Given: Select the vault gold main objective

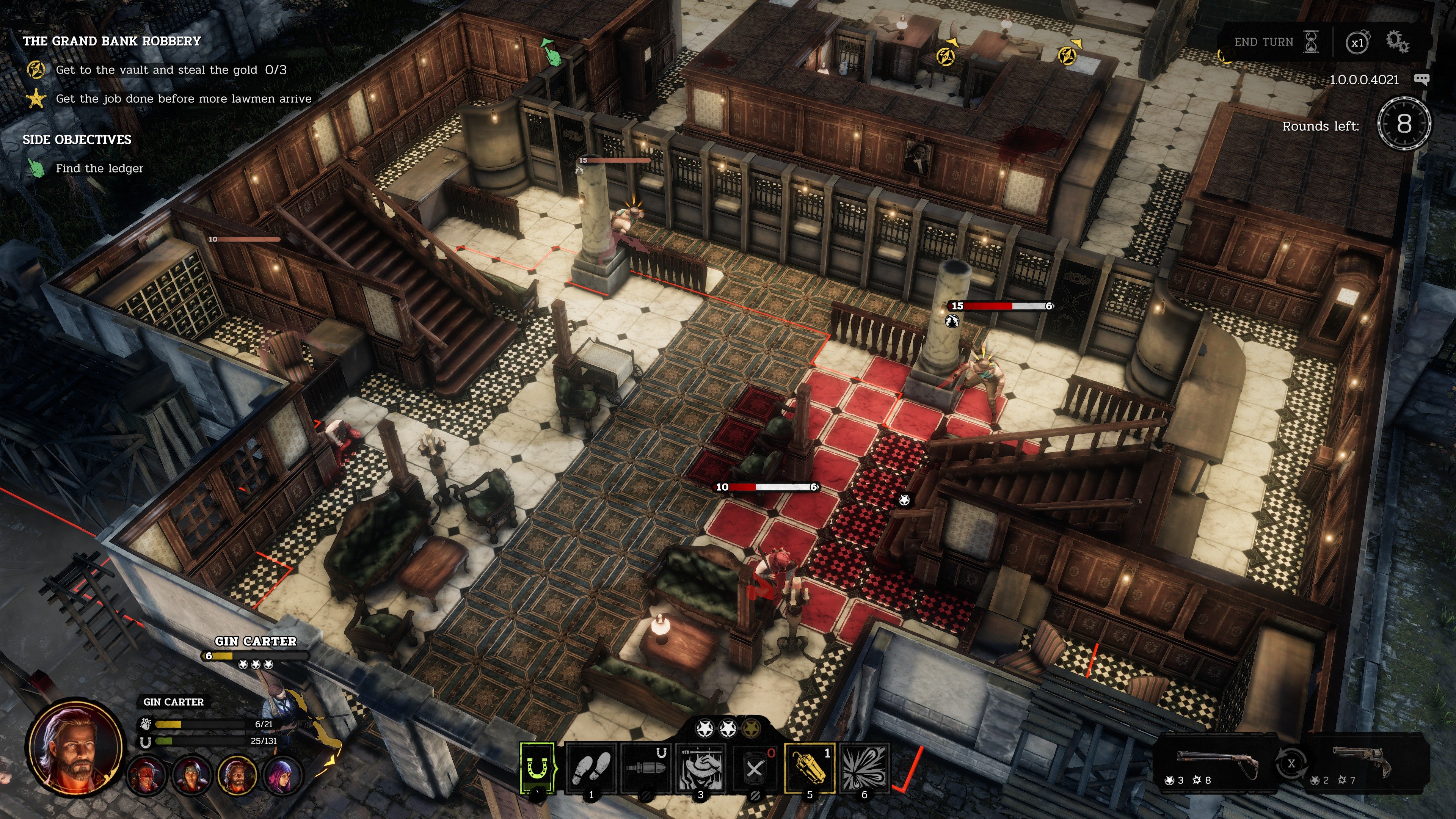Looking at the screenshot, I should pos(170,70).
